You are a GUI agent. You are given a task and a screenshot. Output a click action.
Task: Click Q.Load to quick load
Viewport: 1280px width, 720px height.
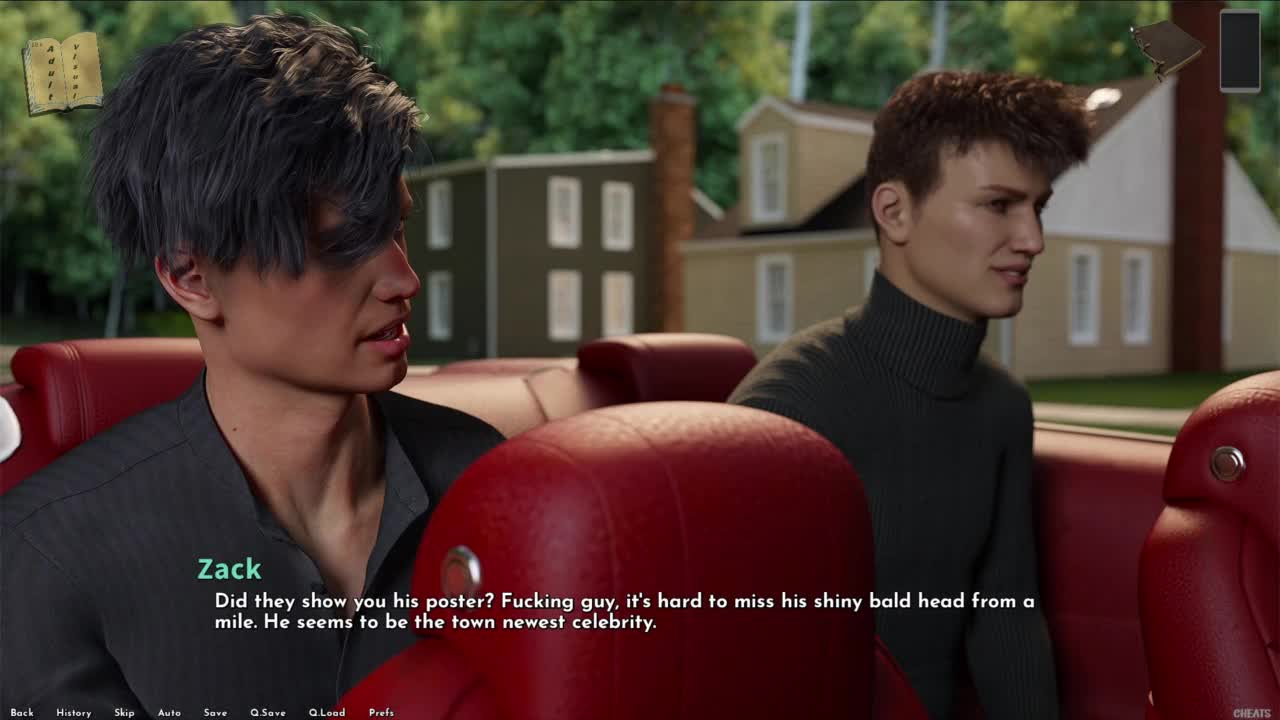click(x=326, y=713)
